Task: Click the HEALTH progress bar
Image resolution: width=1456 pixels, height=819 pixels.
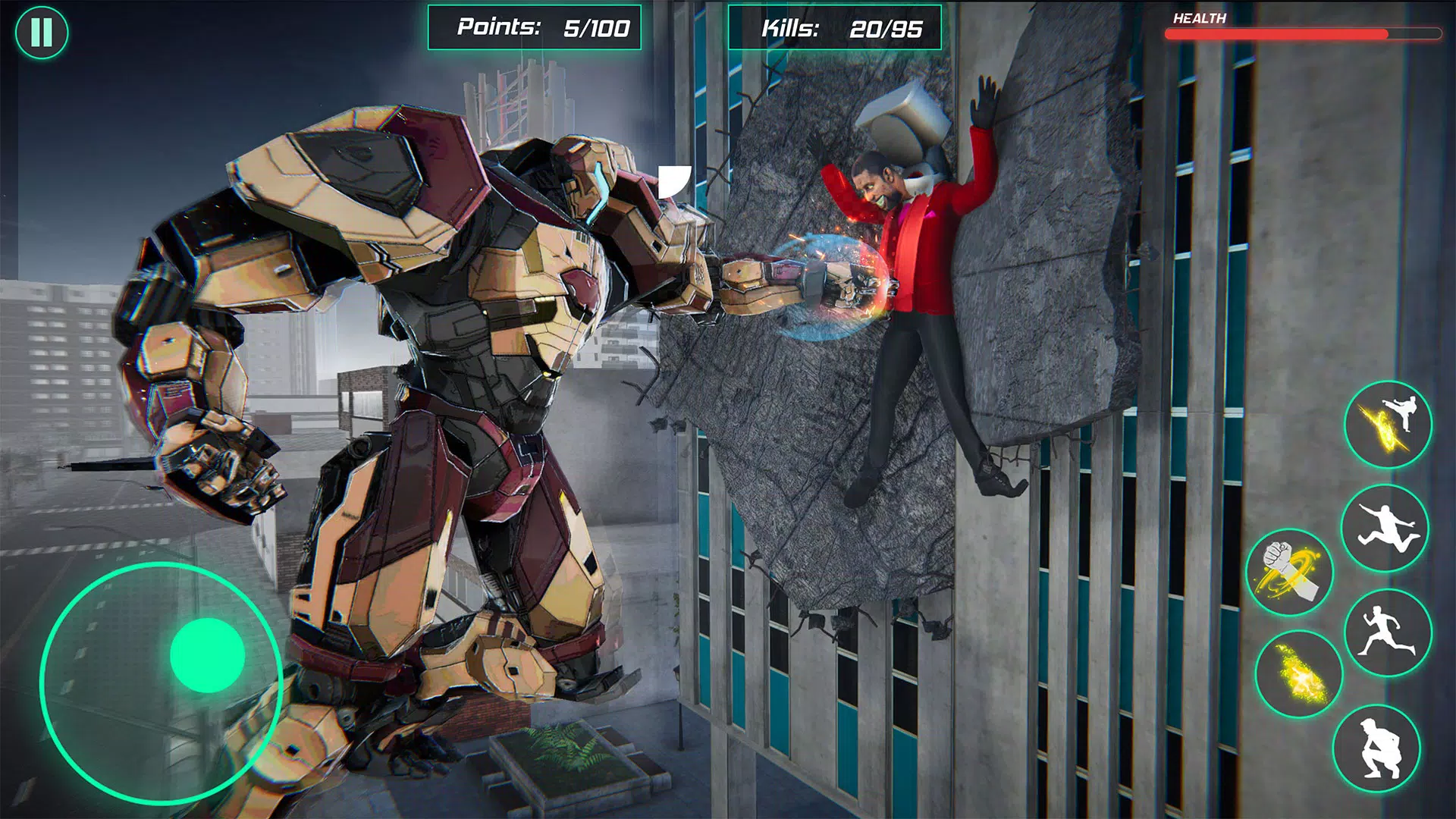Action: pyautogui.click(x=1304, y=33)
